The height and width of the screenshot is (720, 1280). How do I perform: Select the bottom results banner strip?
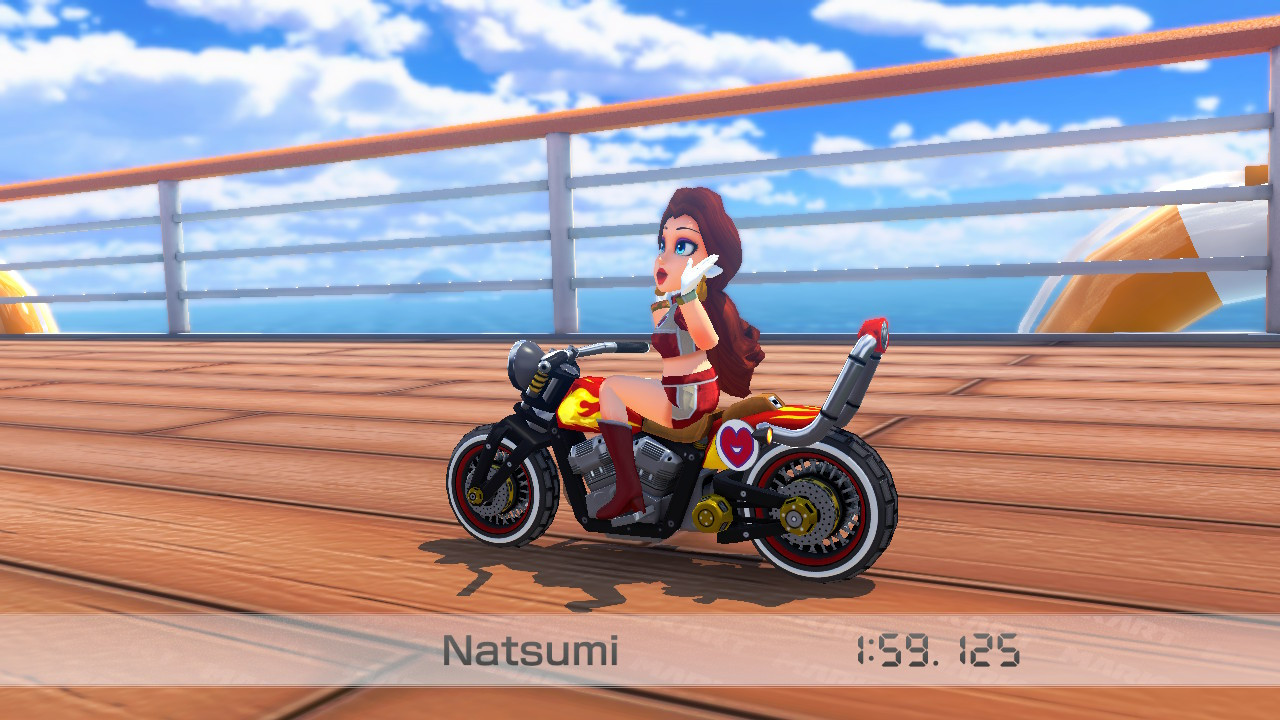tap(640, 650)
